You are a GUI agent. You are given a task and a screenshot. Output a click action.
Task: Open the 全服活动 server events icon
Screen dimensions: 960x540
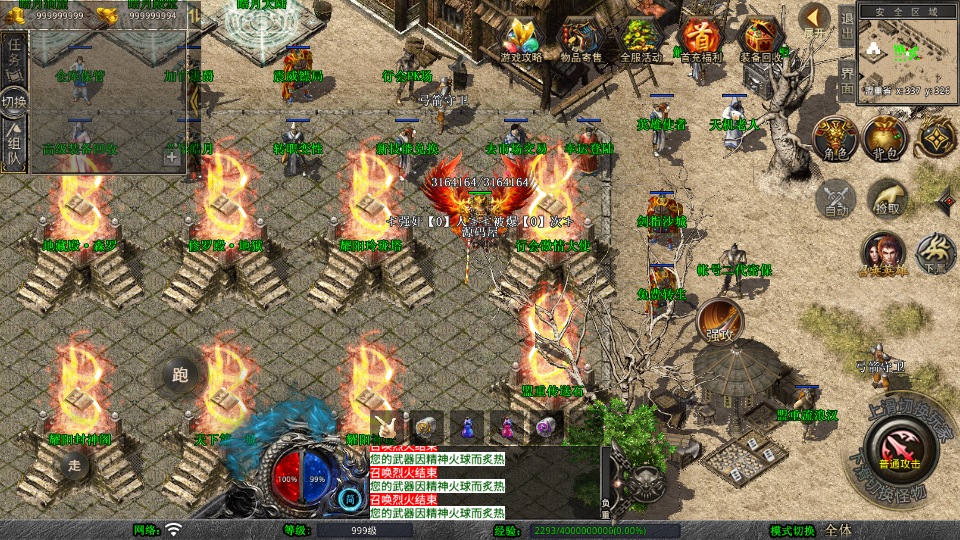click(x=641, y=41)
